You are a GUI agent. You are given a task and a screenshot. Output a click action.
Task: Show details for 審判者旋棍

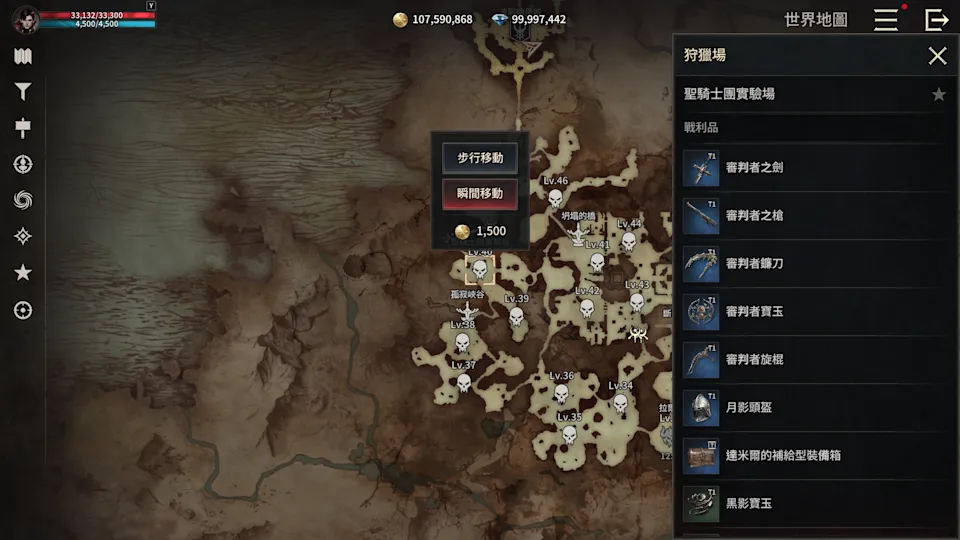click(x=810, y=360)
